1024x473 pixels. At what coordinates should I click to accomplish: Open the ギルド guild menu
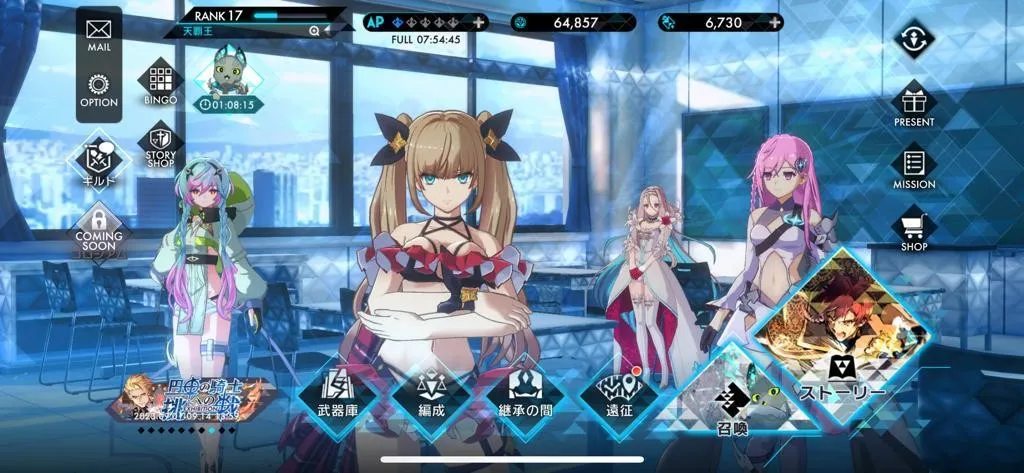click(98, 161)
